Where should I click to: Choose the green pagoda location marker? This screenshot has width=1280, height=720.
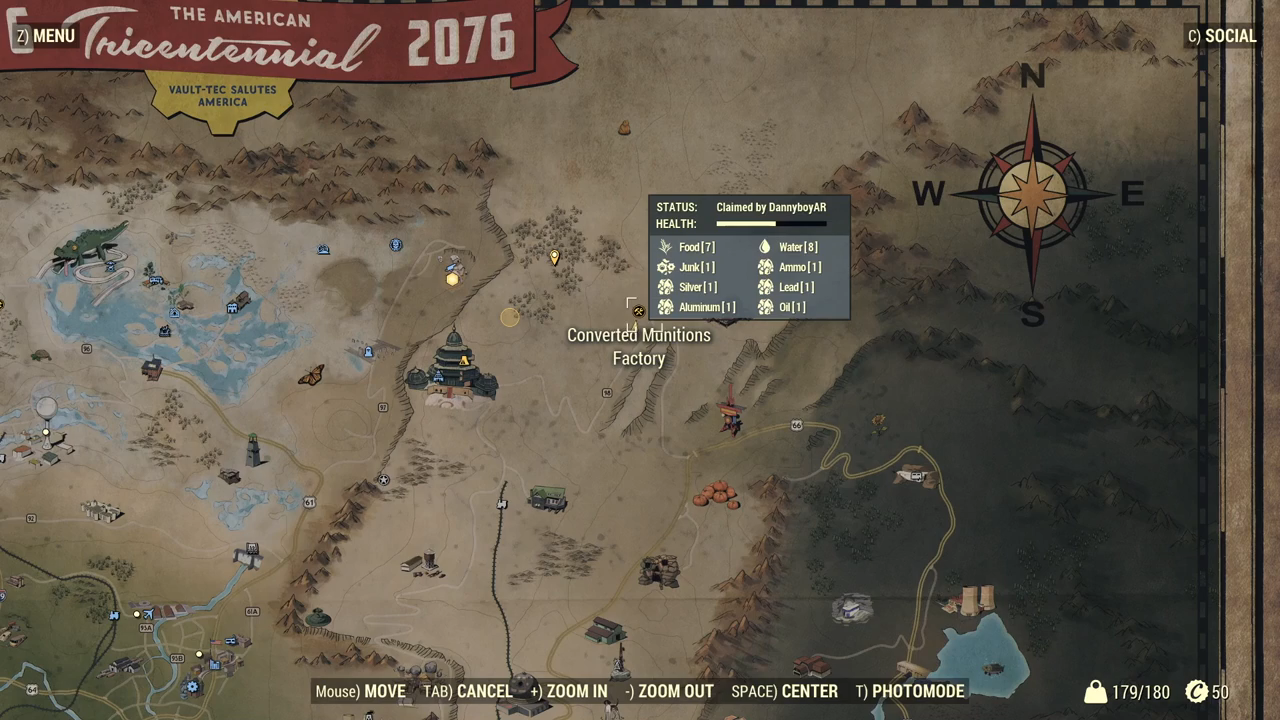pos(455,367)
